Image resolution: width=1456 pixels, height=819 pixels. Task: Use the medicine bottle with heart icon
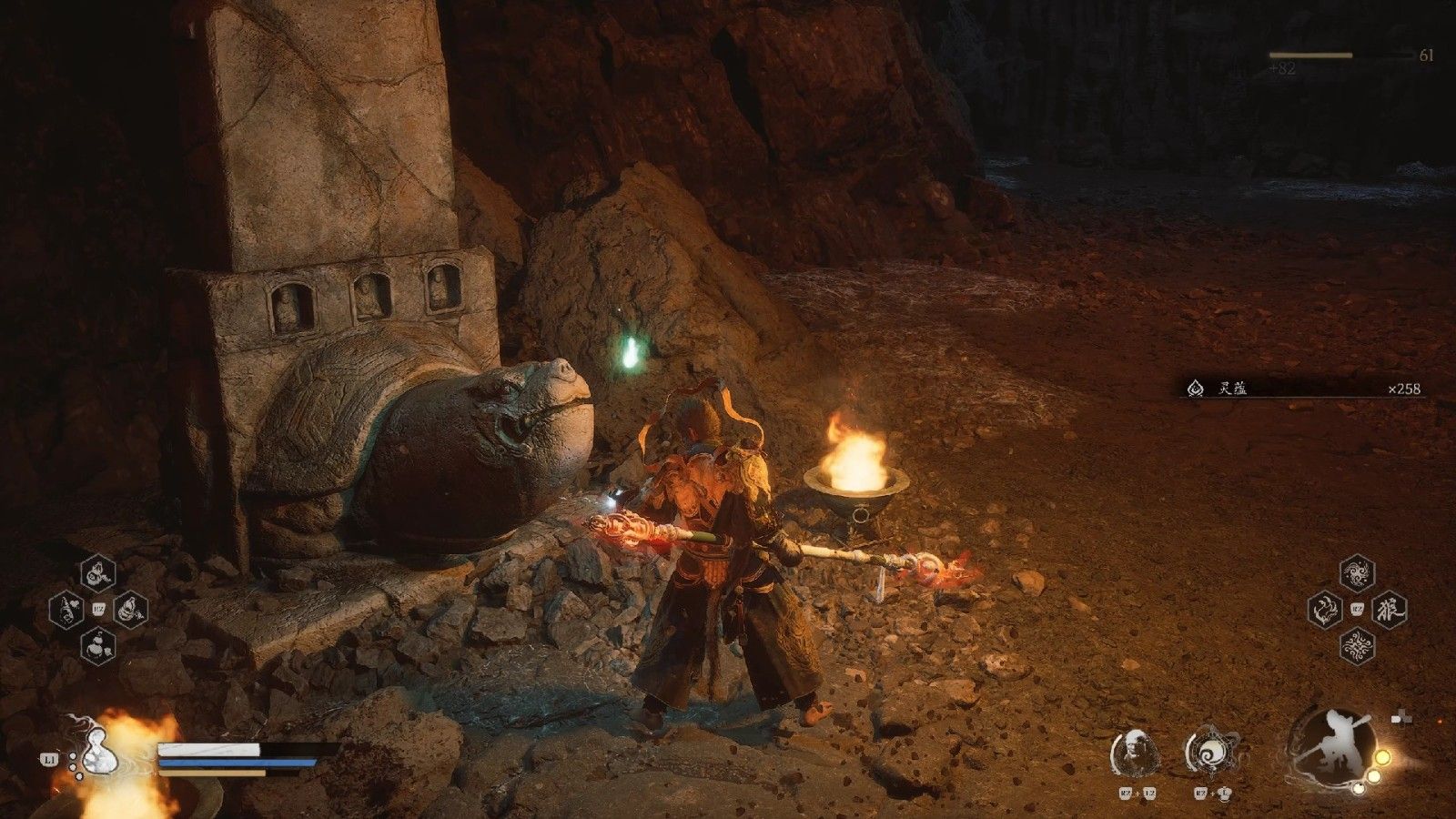[66, 610]
